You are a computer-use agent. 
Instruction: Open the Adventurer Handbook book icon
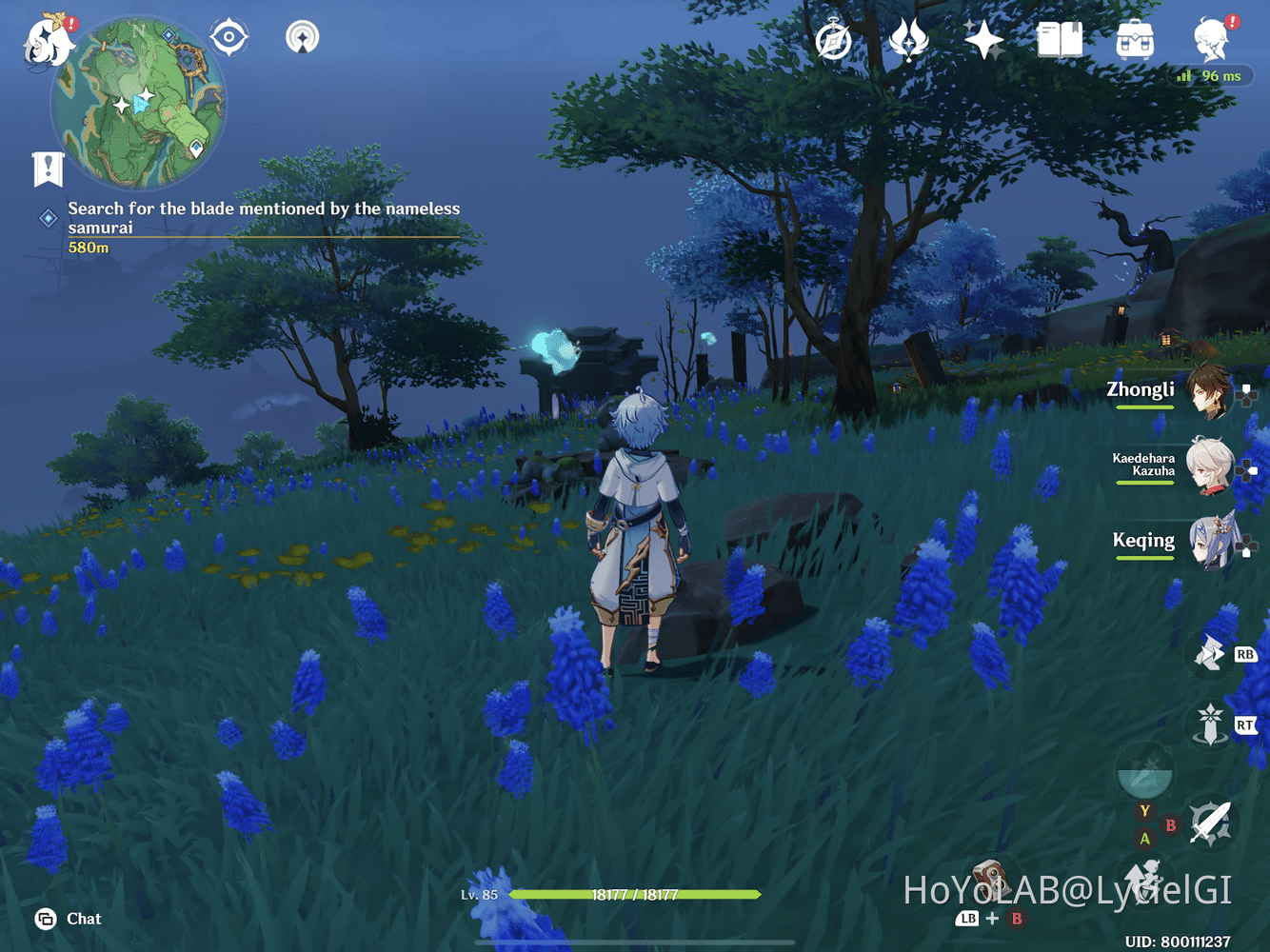click(x=1059, y=40)
